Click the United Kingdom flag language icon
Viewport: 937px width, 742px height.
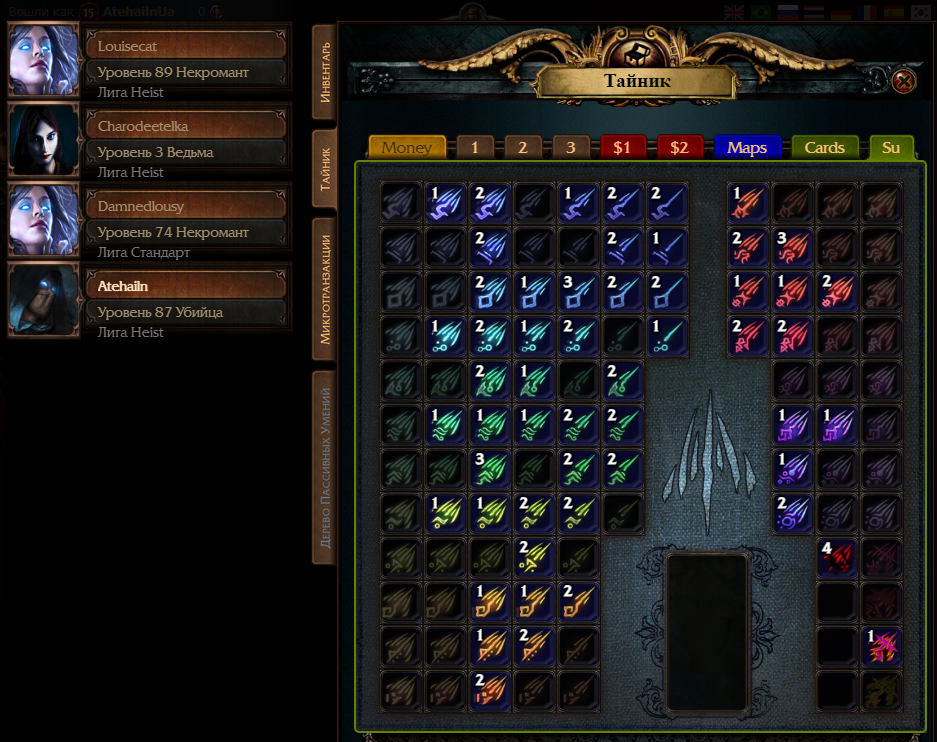(734, 12)
